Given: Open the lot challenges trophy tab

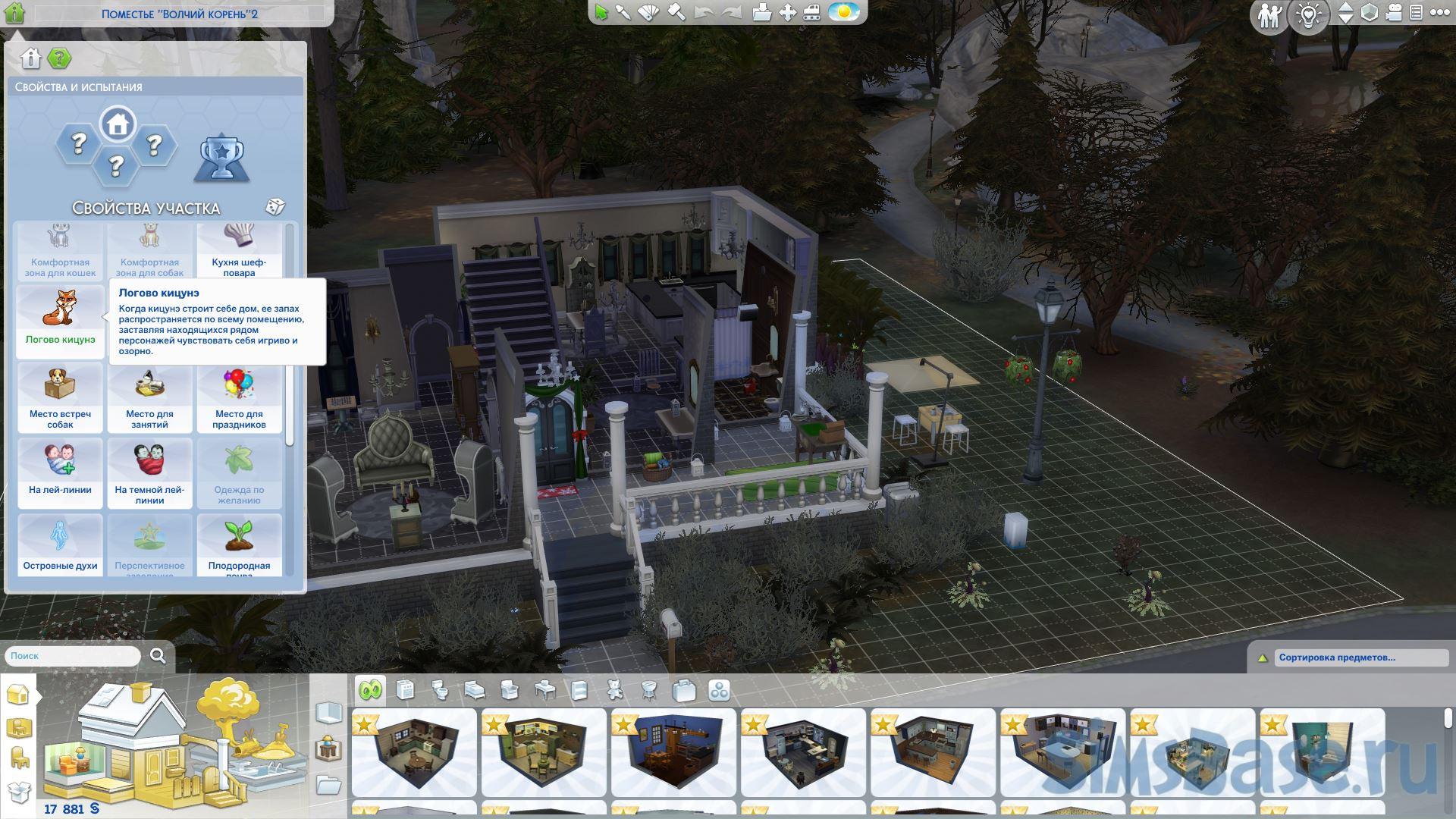Looking at the screenshot, I should pos(221,158).
